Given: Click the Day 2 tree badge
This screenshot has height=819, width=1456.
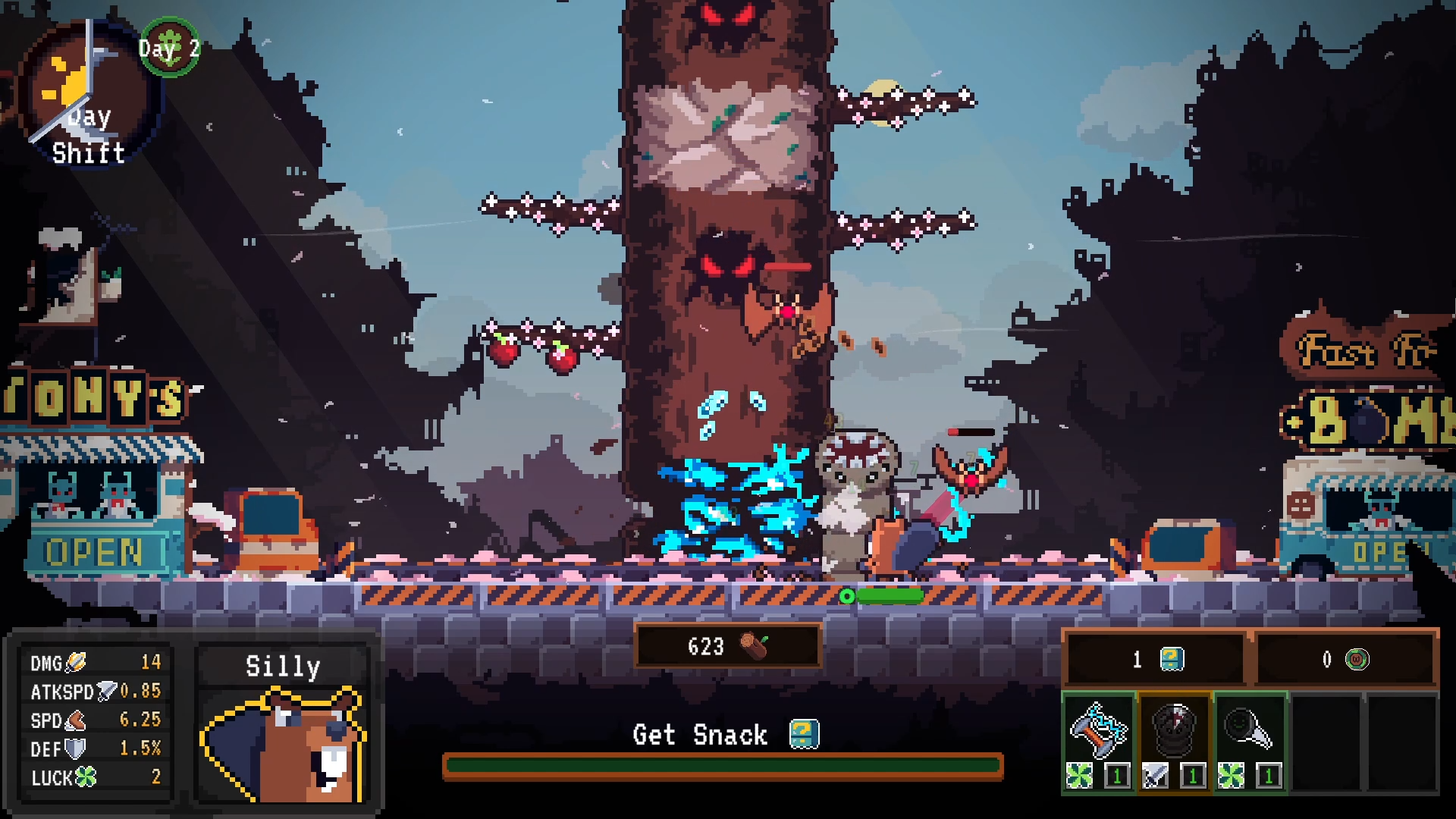Looking at the screenshot, I should (170, 48).
